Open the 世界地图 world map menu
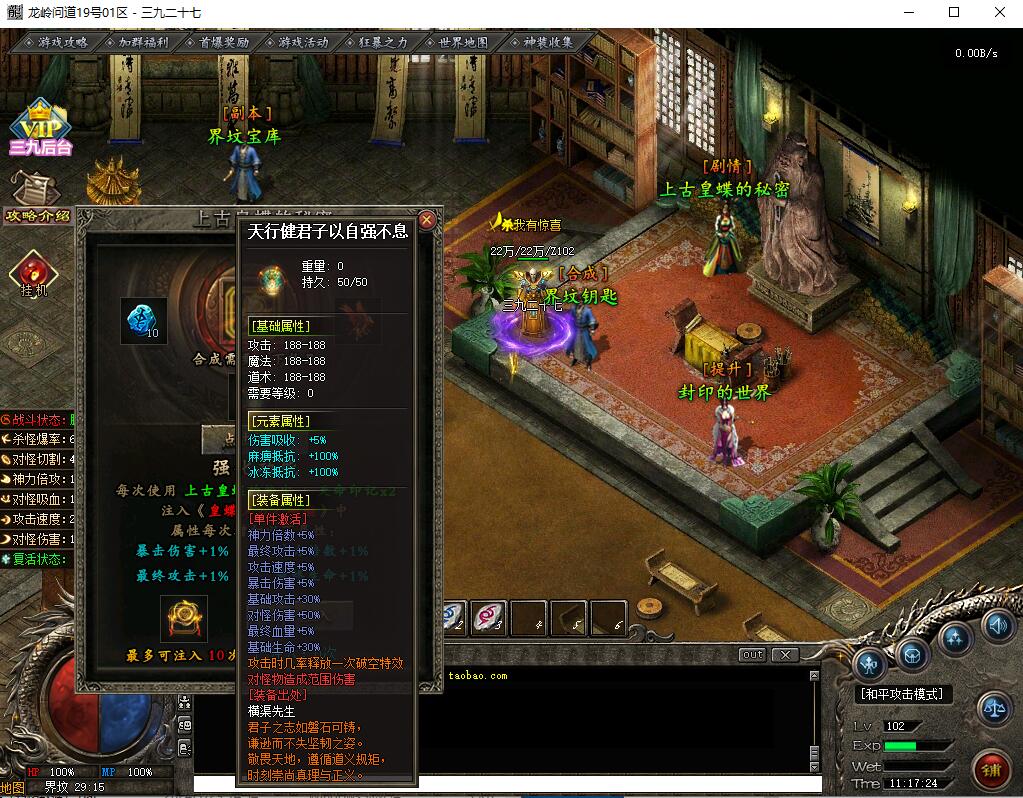The height and width of the screenshot is (798, 1023). 463,43
